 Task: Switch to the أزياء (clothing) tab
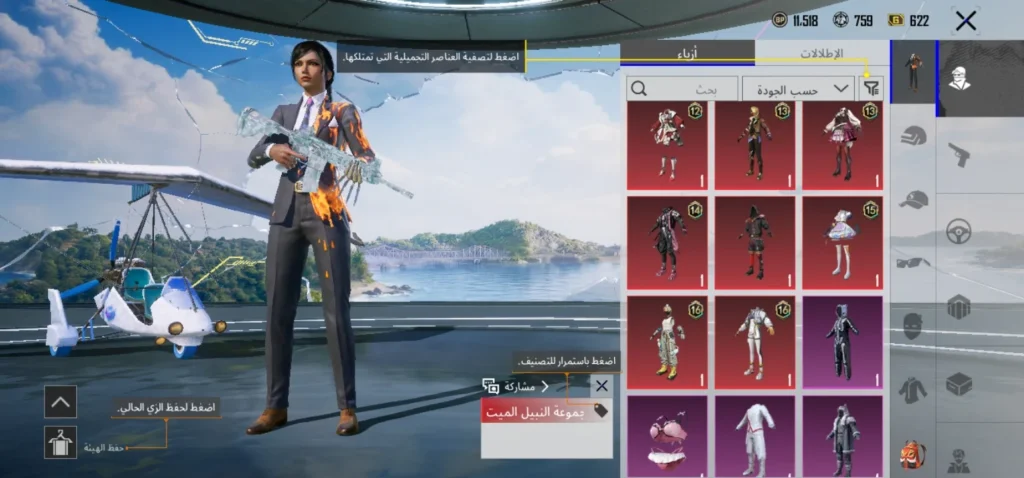[x=687, y=53]
